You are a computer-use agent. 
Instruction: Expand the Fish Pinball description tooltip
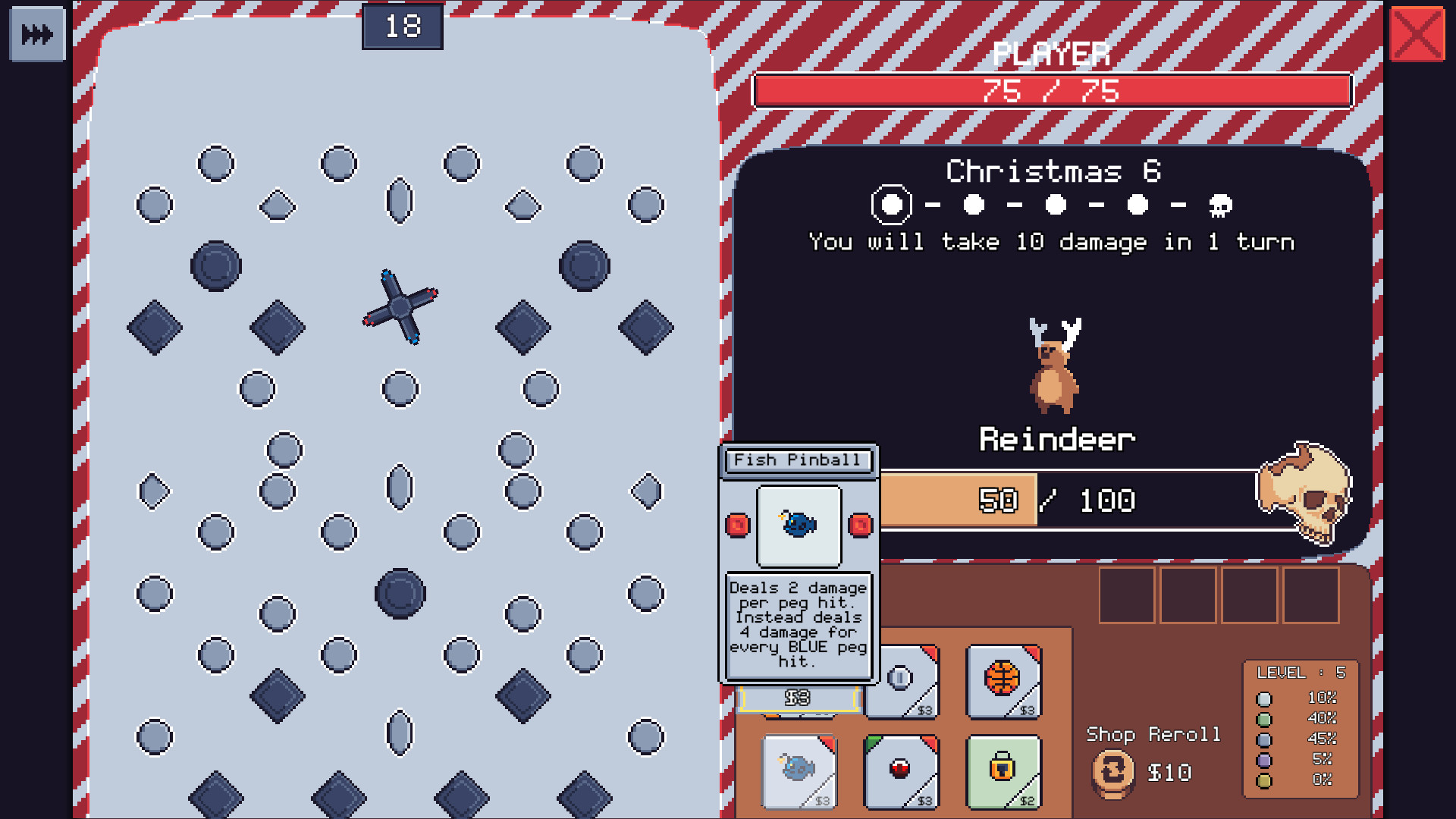coord(798,624)
